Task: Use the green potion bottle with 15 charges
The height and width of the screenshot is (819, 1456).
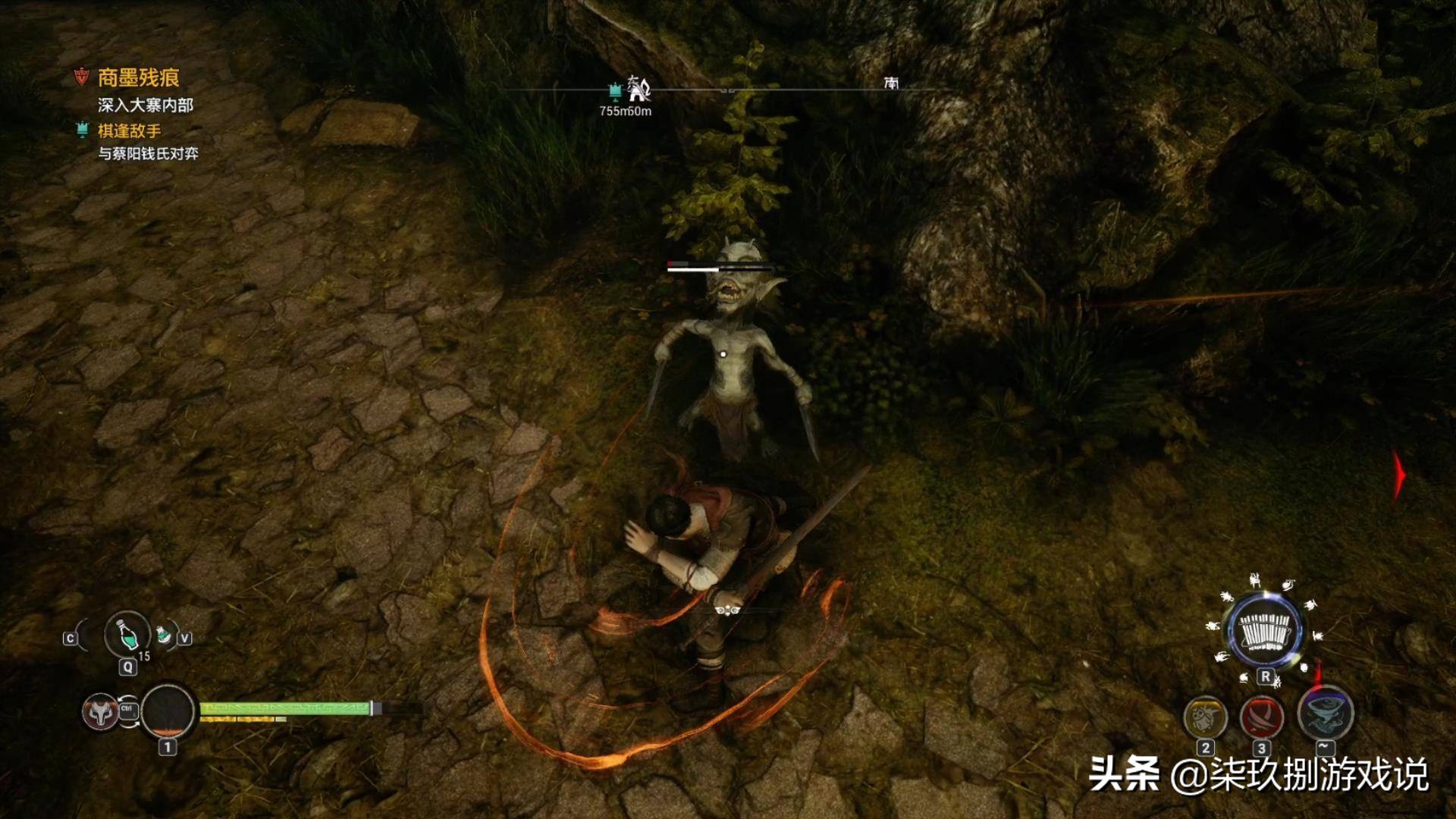Action: pos(127,634)
